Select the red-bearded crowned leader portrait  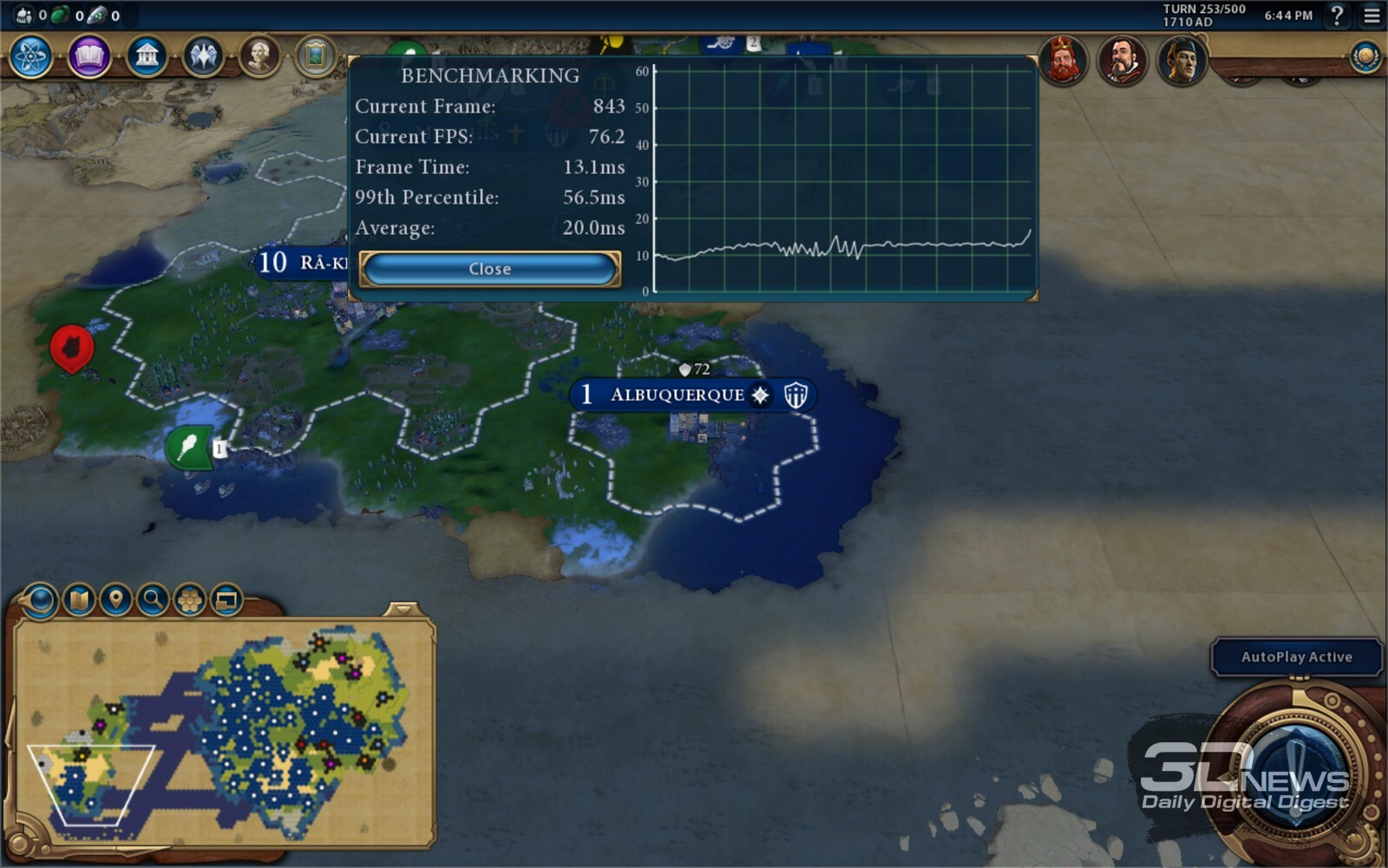click(1063, 61)
